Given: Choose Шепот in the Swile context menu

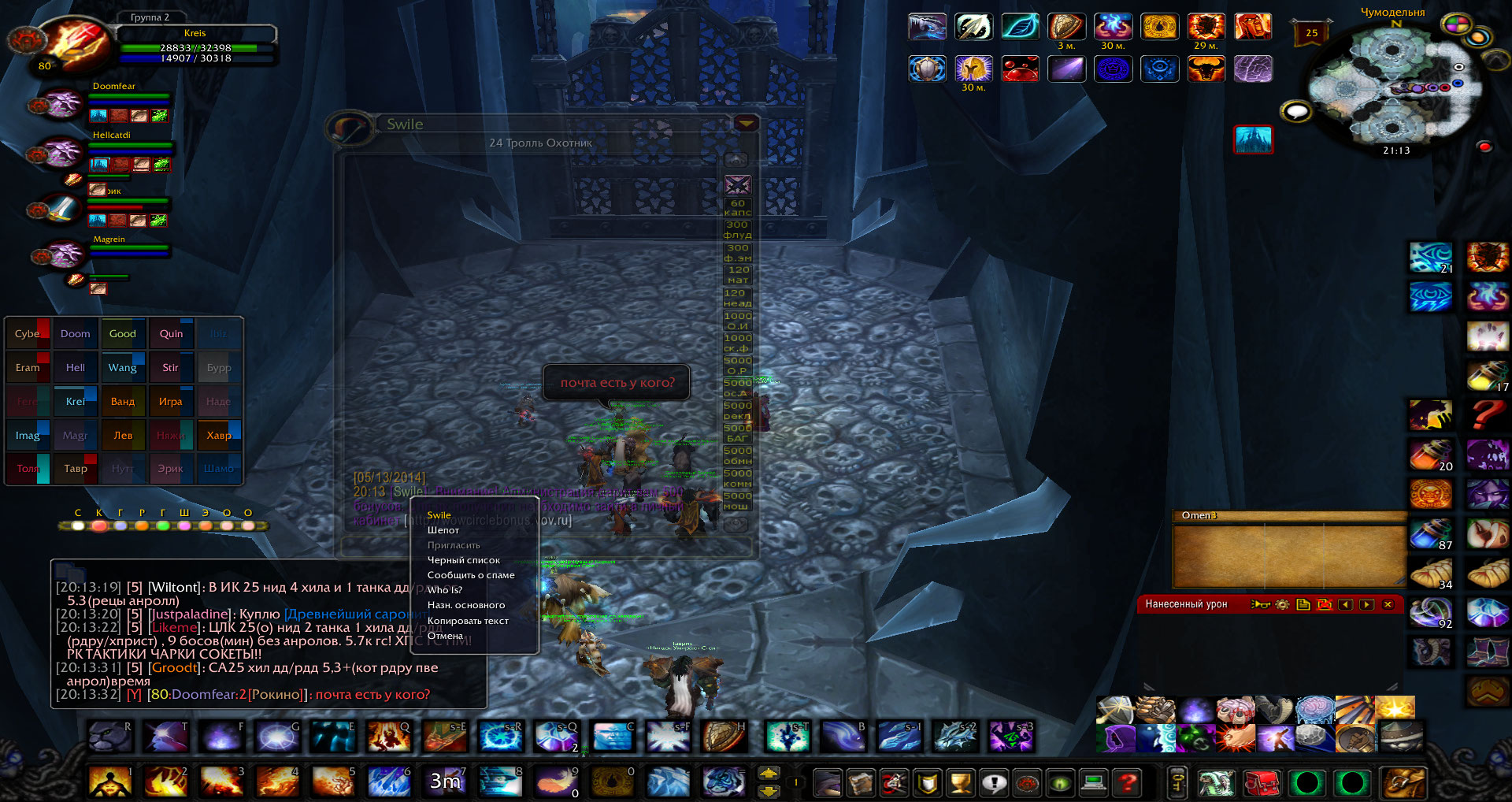Looking at the screenshot, I should click(x=443, y=530).
